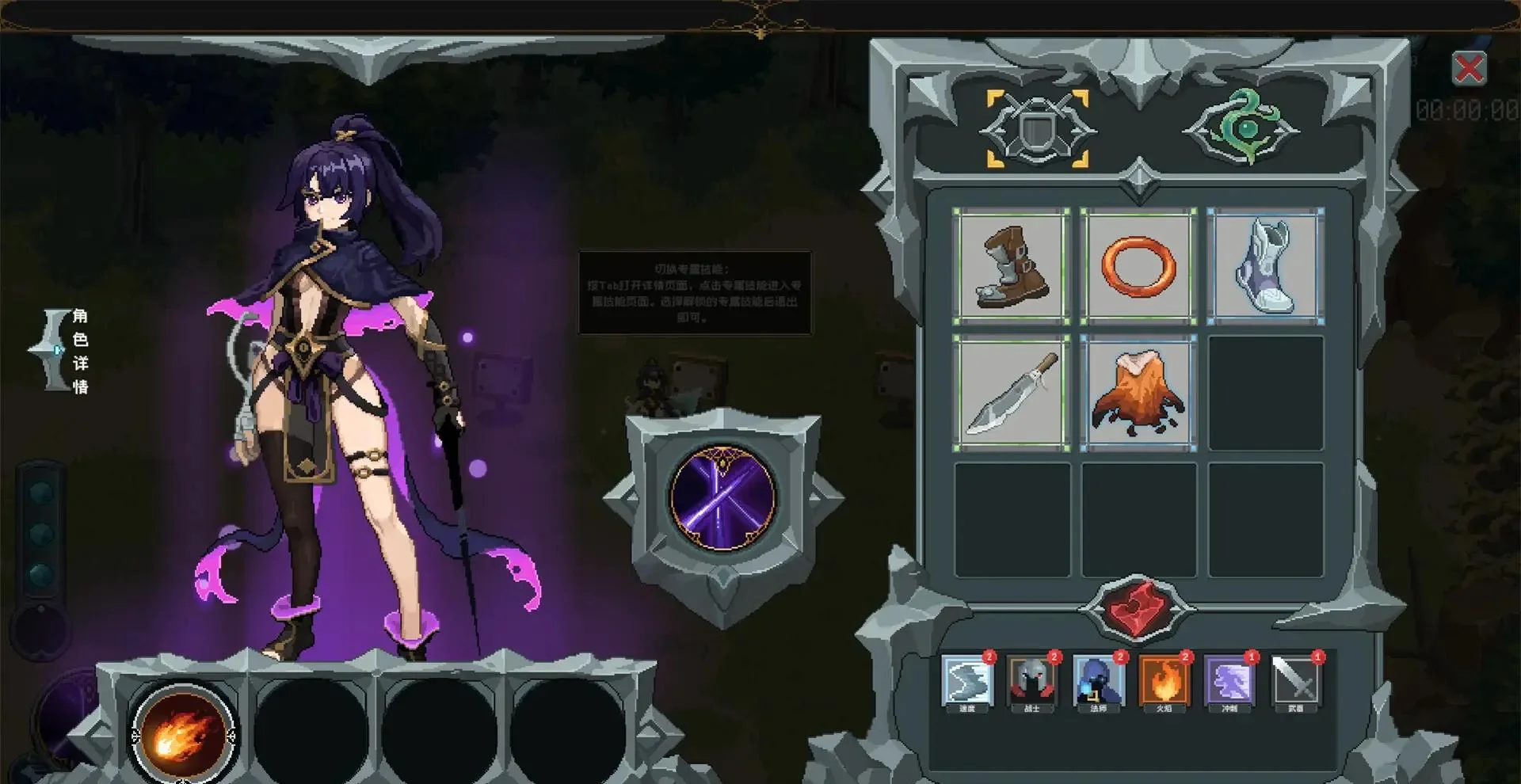Select the brown leather boots slot
1521x784 pixels.
point(1012,266)
